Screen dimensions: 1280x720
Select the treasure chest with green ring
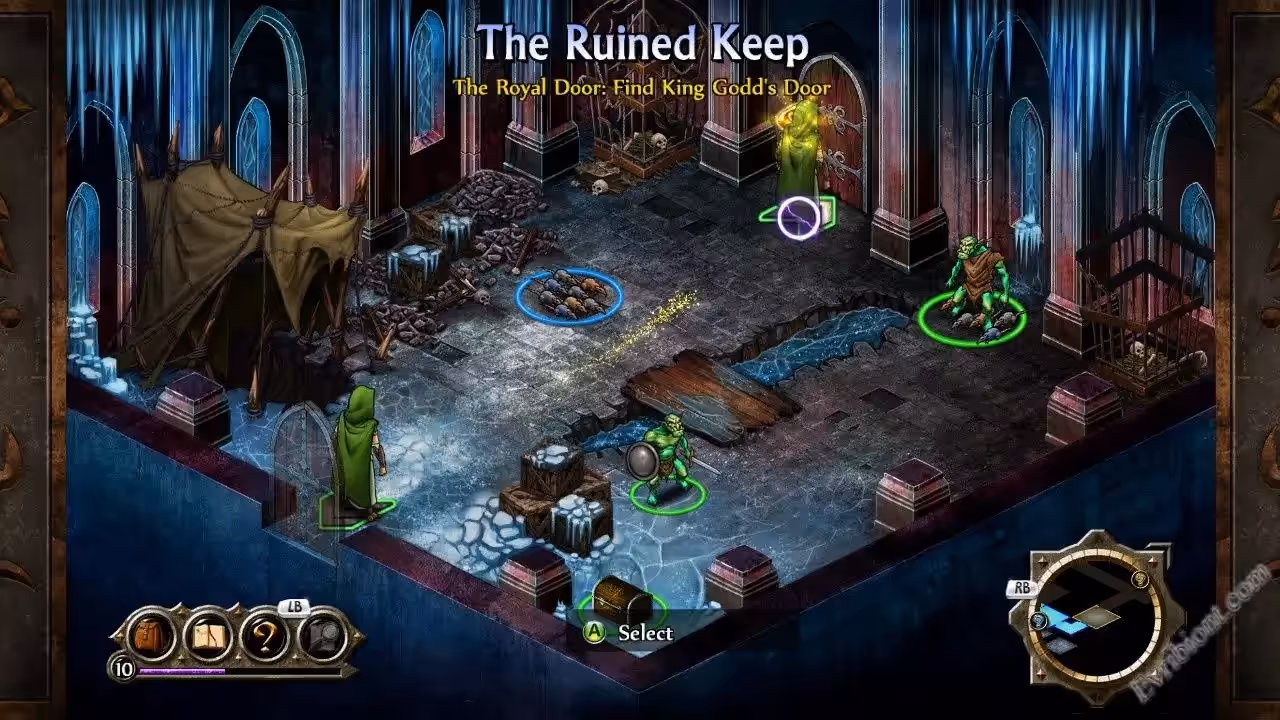click(x=621, y=598)
